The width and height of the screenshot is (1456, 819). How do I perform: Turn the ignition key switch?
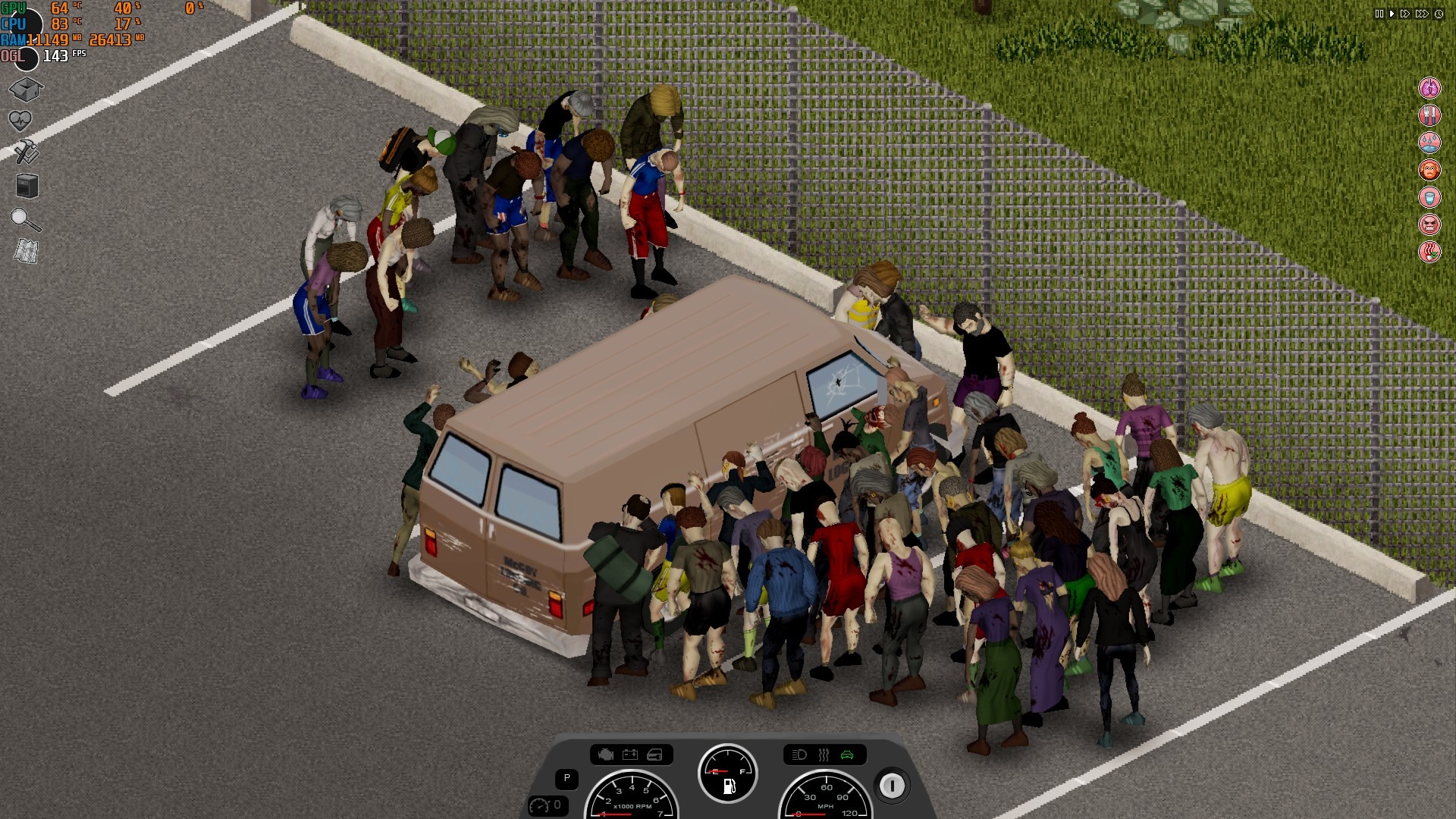892,786
